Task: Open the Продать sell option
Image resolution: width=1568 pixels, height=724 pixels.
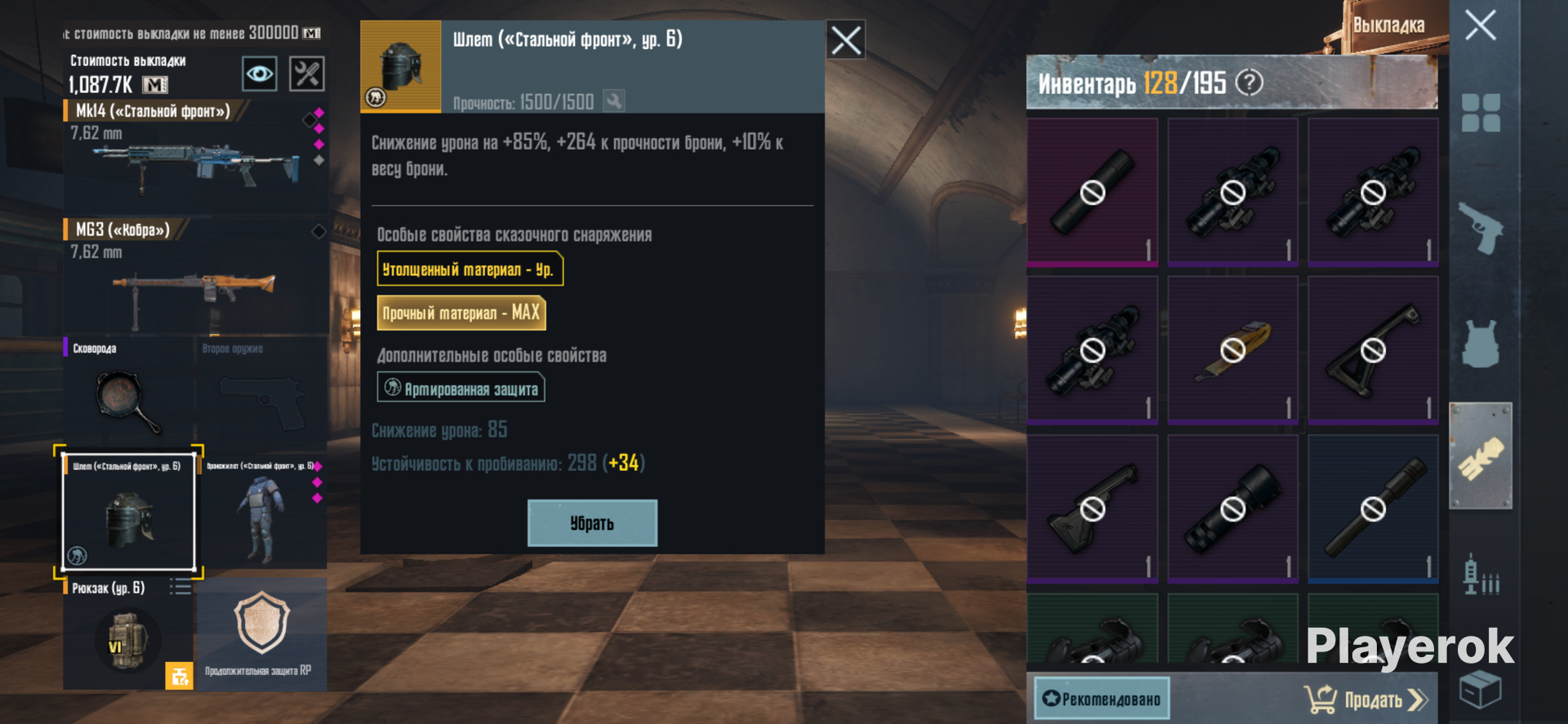Action: pyautogui.click(x=1365, y=700)
